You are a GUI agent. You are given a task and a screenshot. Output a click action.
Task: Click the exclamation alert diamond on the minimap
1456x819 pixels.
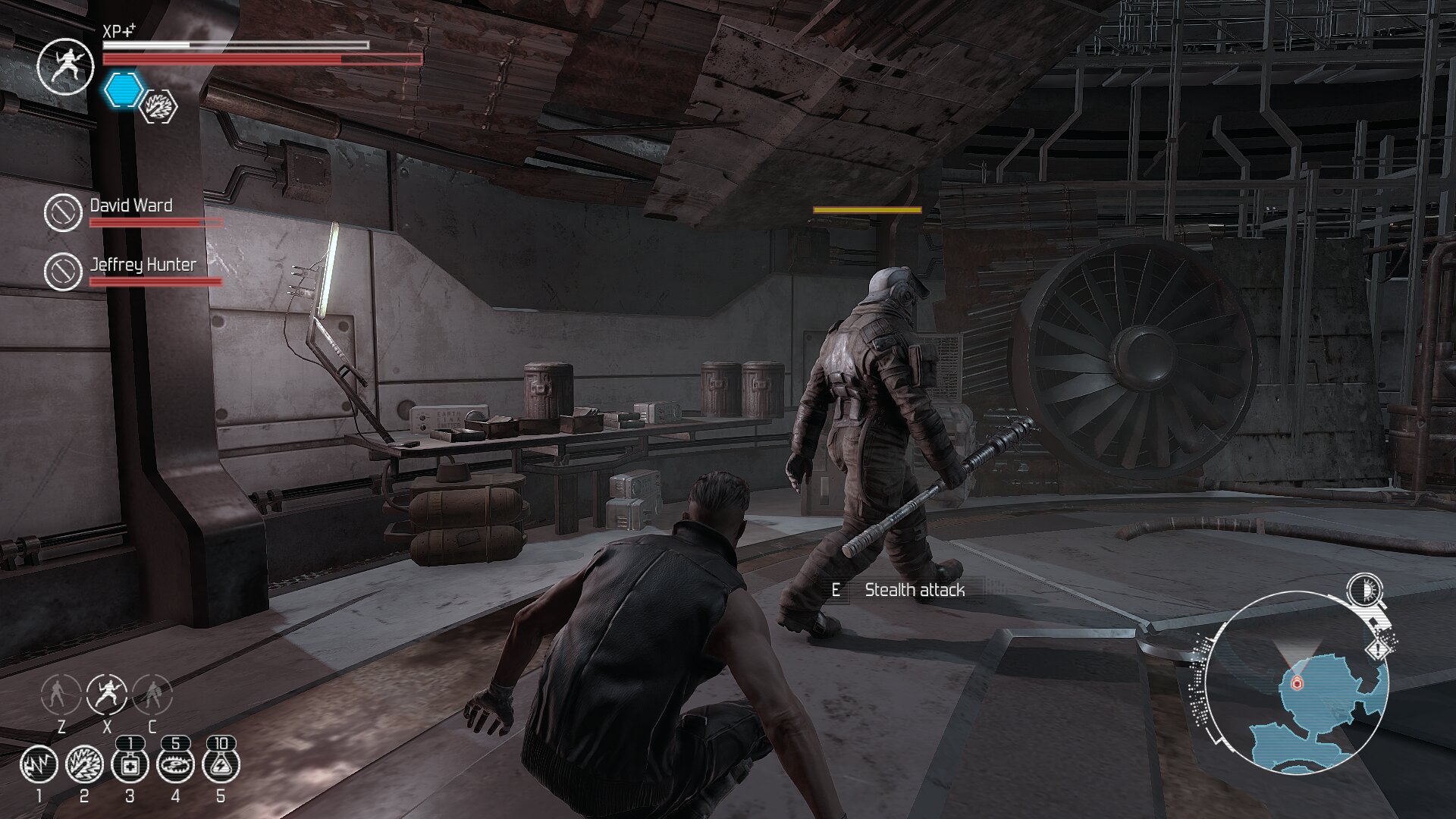[x=1378, y=650]
